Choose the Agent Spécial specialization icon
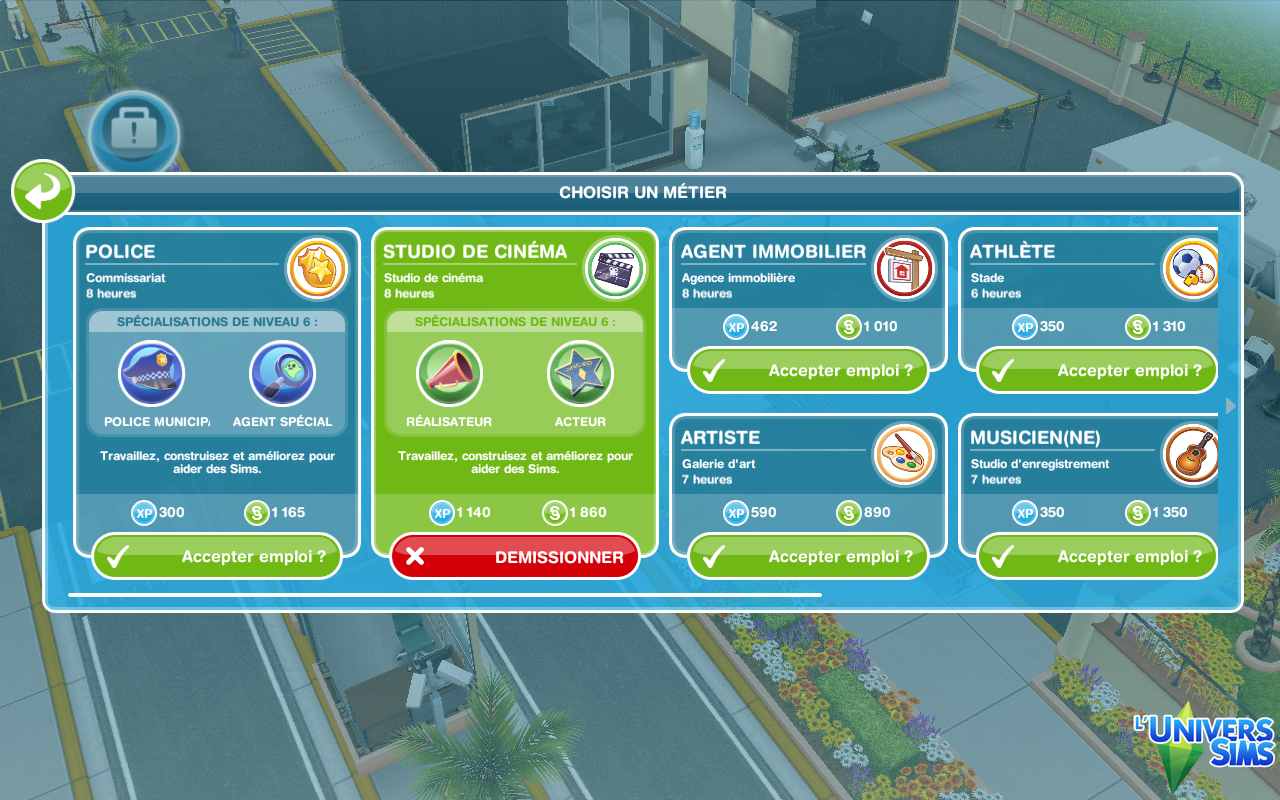 click(x=282, y=374)
